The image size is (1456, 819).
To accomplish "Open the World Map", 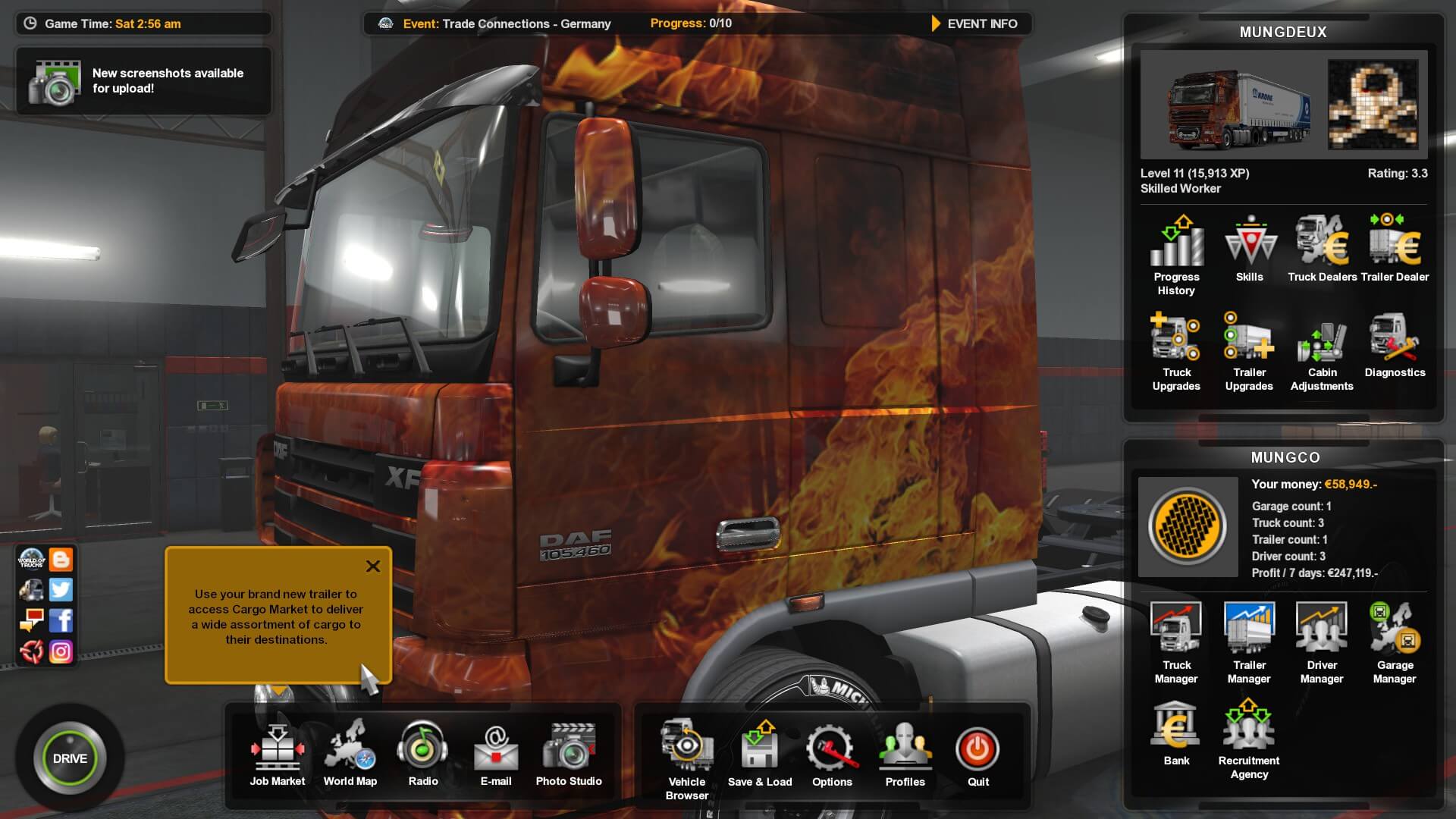I will [x=350, y=753].
